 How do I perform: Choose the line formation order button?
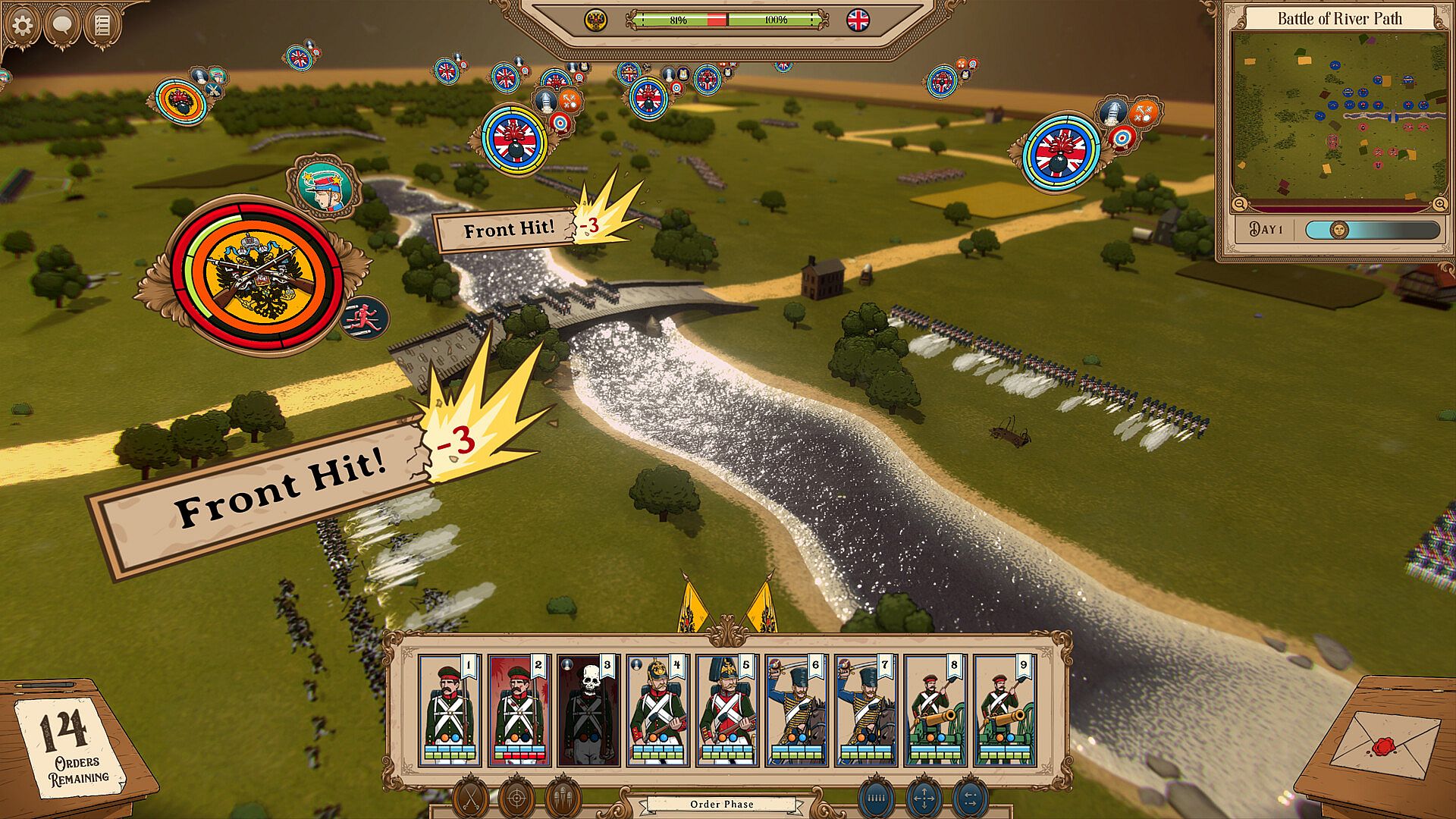[876, 798]
